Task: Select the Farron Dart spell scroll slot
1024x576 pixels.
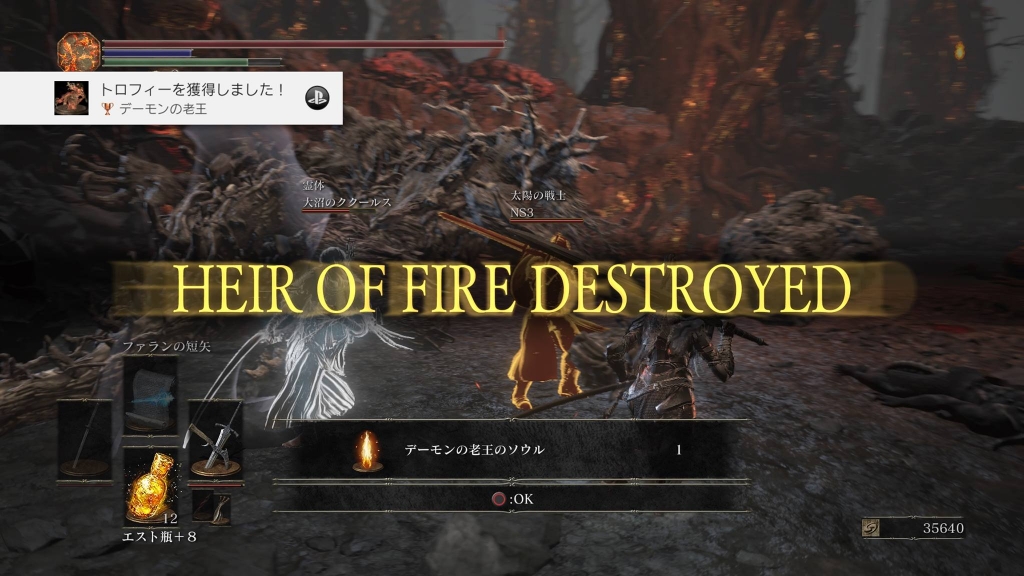Action: point(150,395)
